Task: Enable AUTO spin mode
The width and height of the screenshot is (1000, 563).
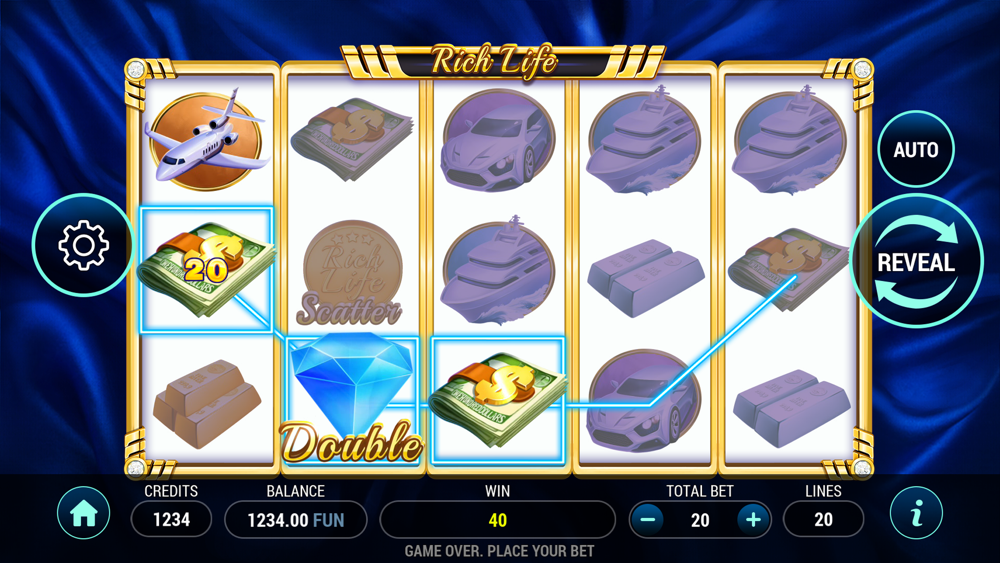Action: pyautogui.click(x=915, y=150)
